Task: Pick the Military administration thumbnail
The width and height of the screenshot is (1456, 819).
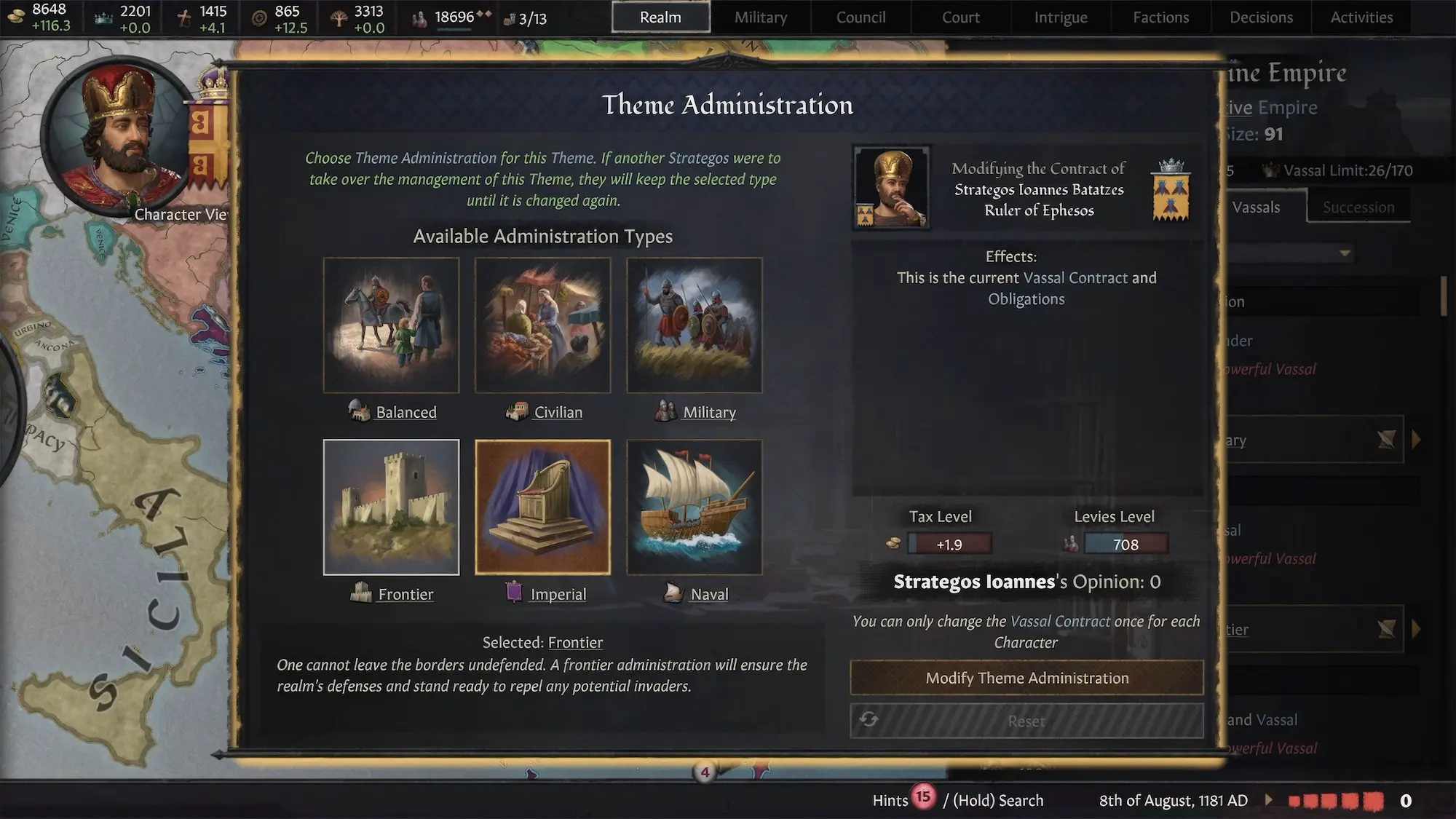Action: click(x=694, y=325)
